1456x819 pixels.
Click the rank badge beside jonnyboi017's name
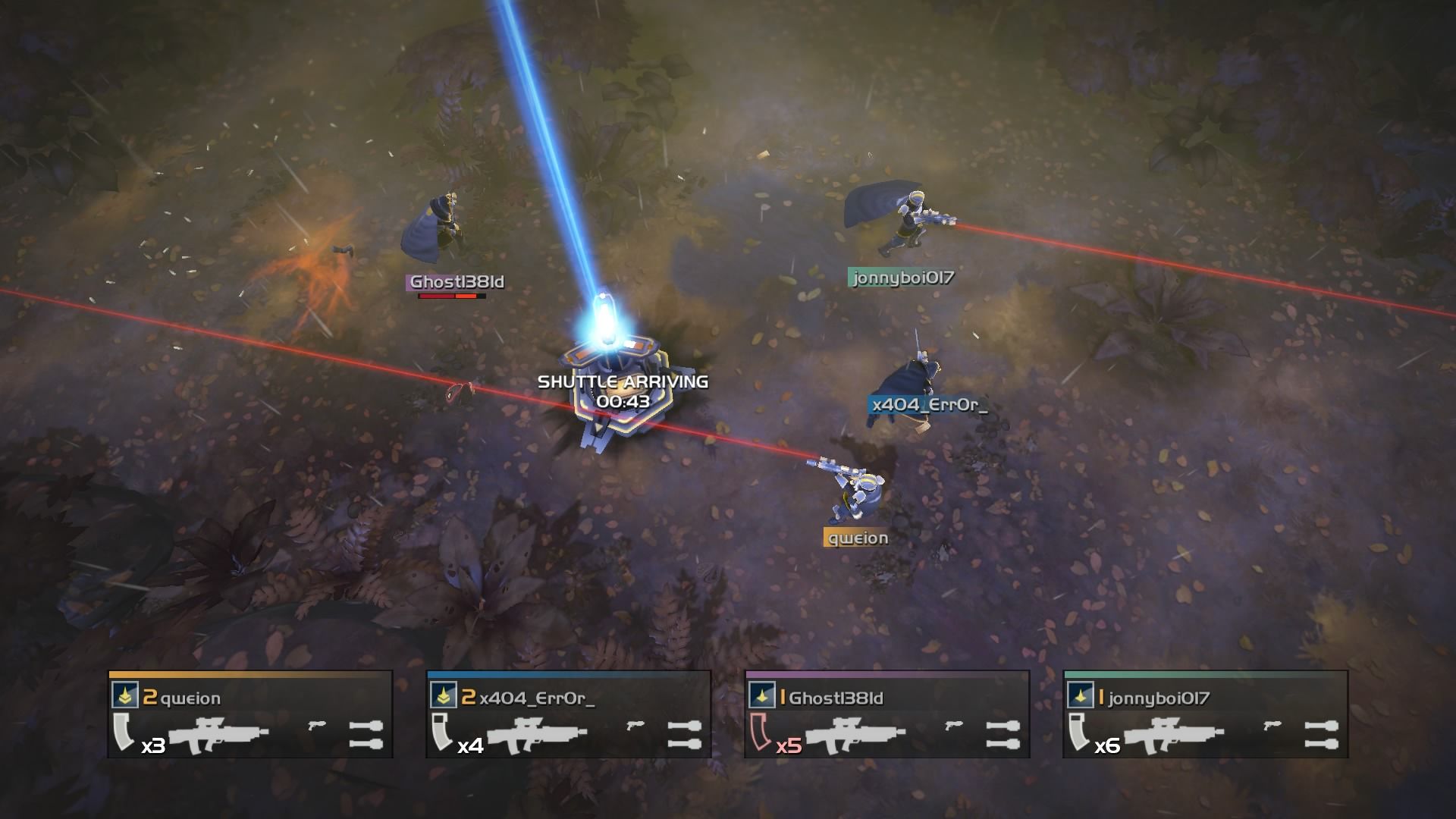[1078, 695]
